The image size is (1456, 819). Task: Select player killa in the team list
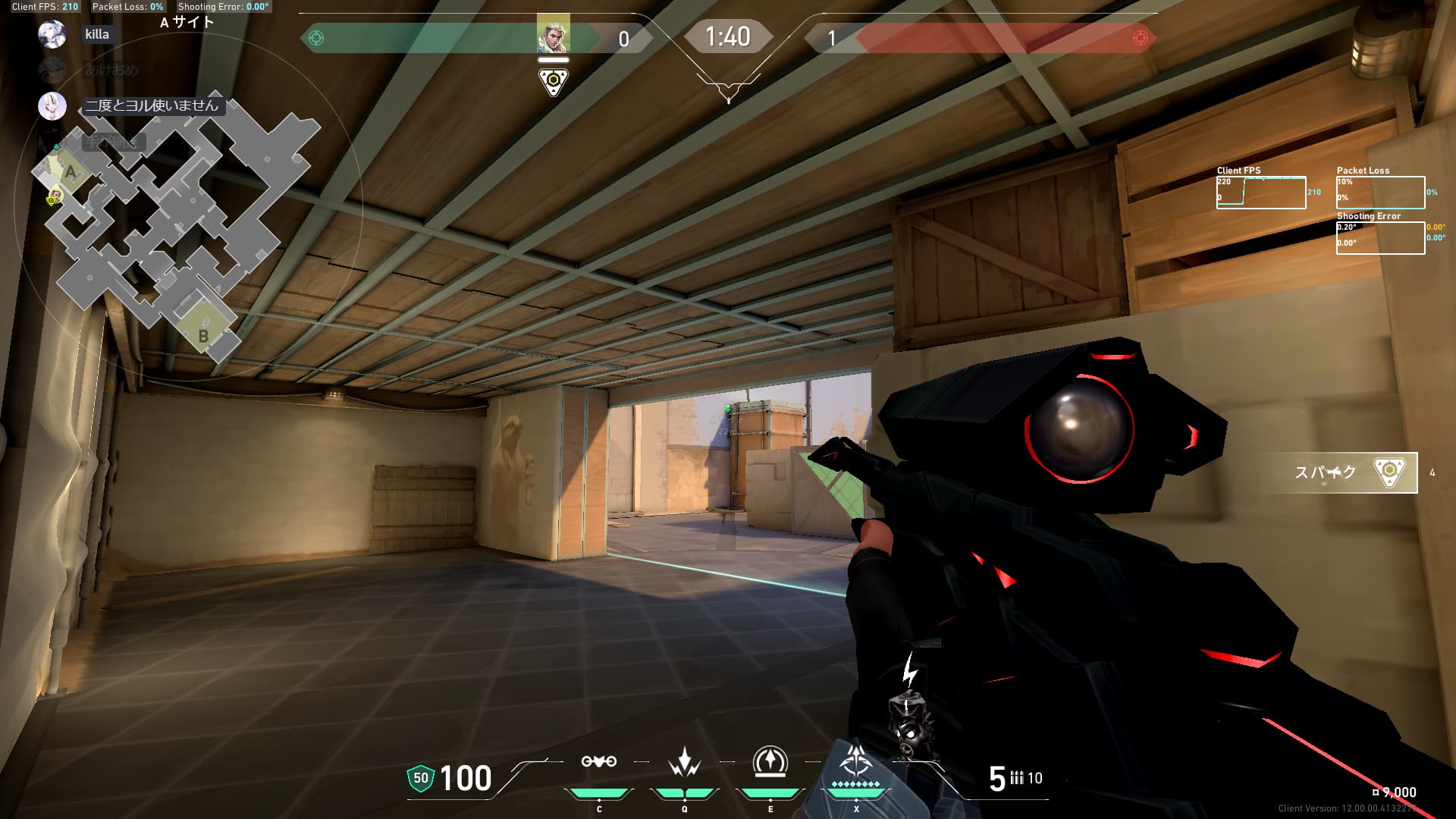(x=96, y=34)
